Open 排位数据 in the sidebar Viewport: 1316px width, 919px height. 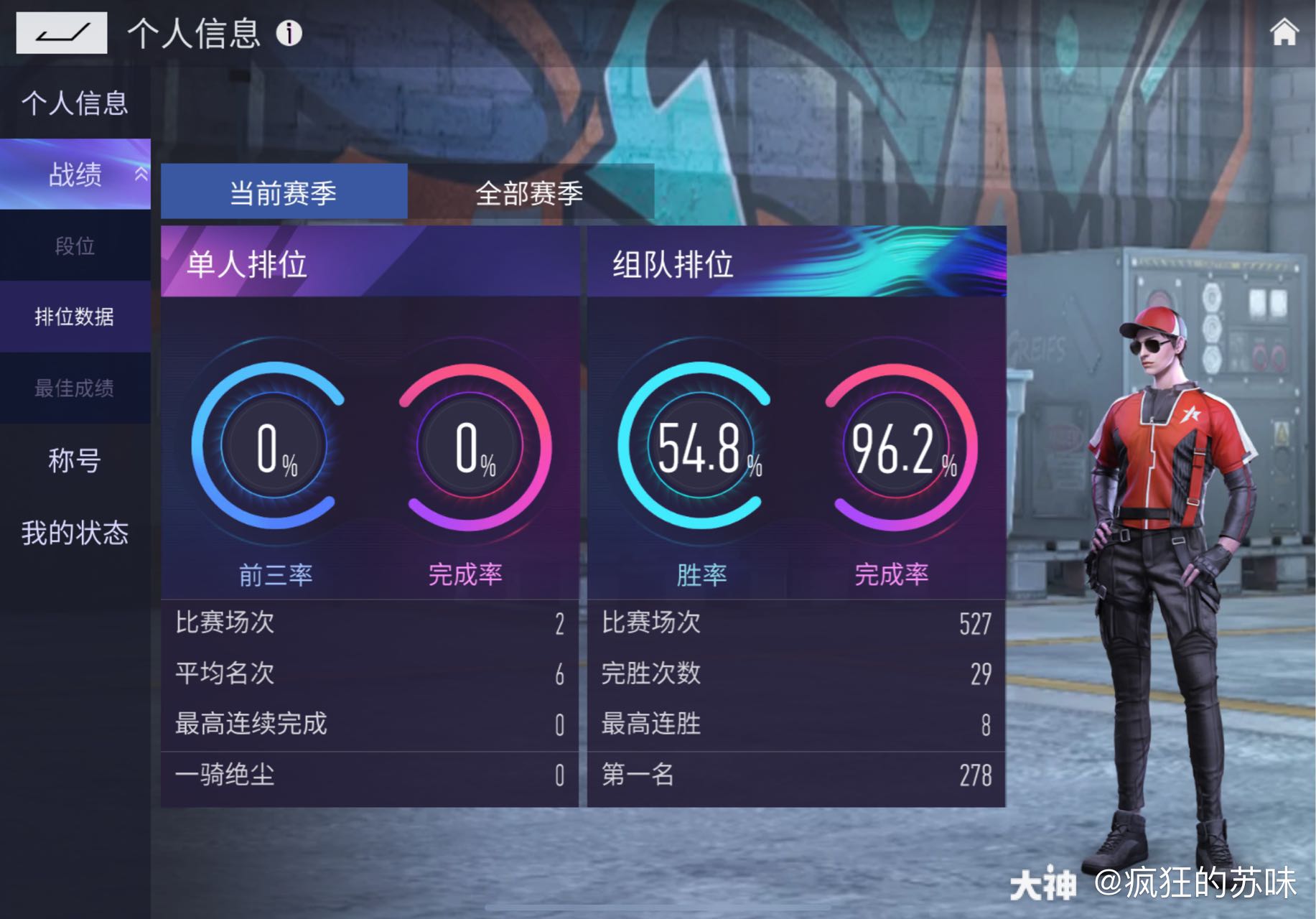(76, 317)
